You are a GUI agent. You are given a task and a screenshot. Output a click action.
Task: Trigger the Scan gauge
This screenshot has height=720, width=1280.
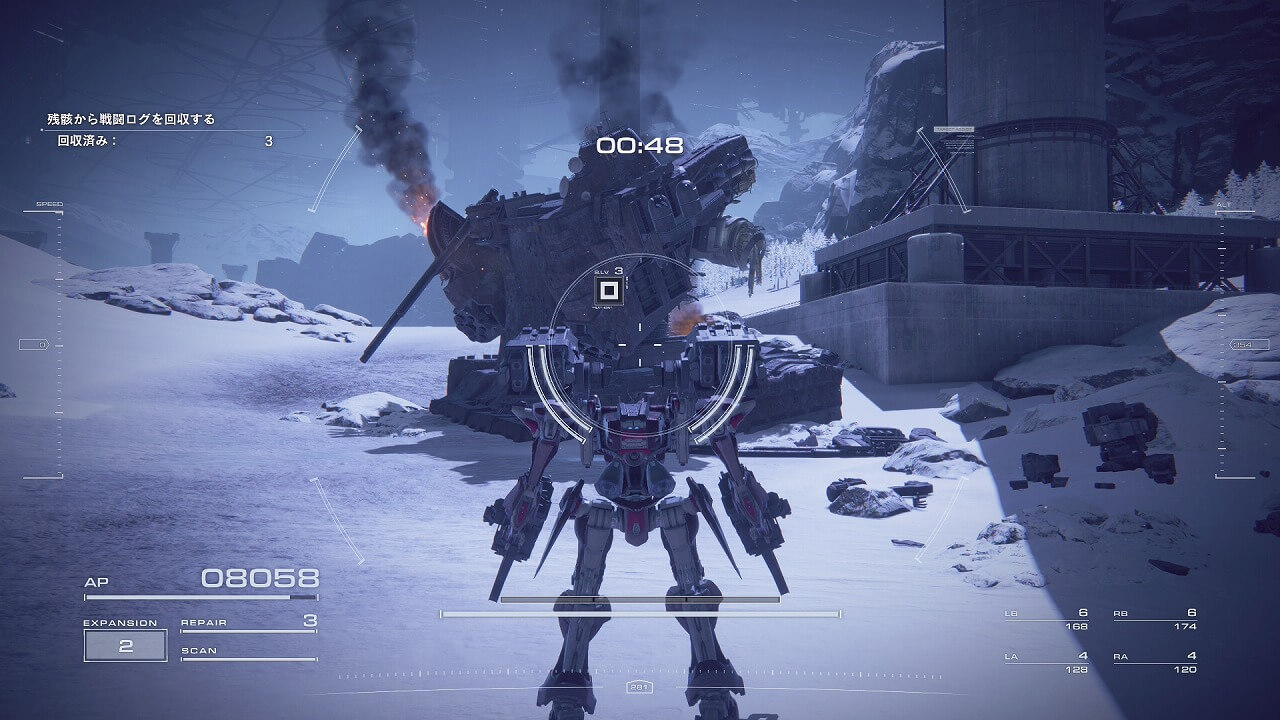[x=248, y=654]
